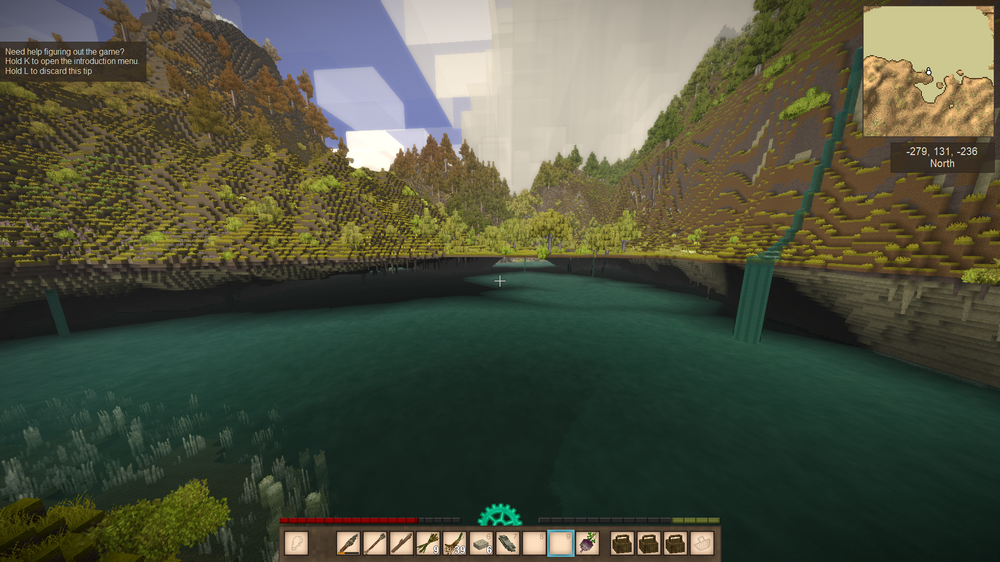Image resolution: width=1000 pixels, height=562 pixels.
Task: Open the leftmost basket bag slot
Action: pyautogui.click(x=623, y=543)
